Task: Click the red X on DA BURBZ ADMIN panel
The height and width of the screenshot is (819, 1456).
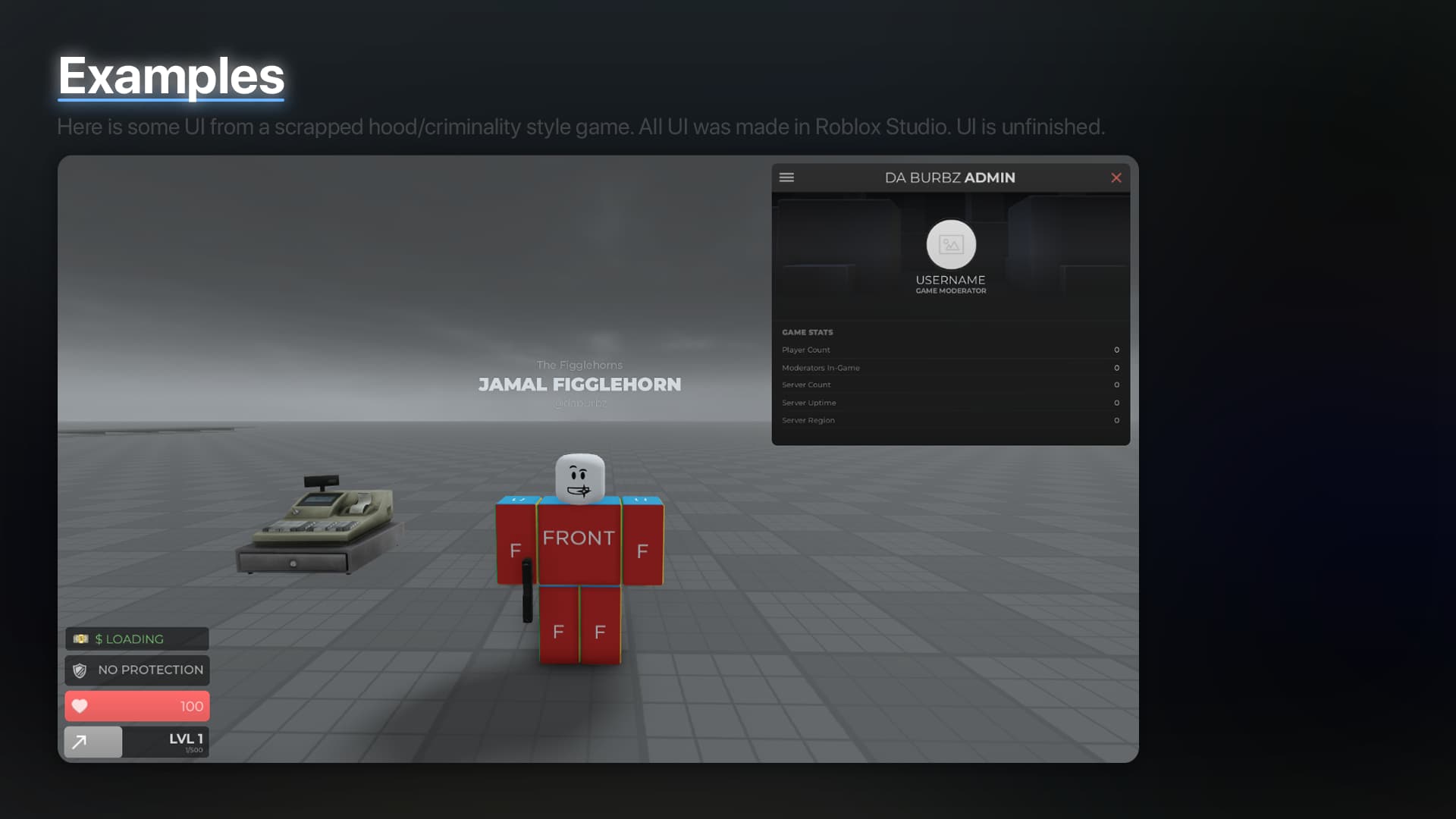Action: (1116, 177)
